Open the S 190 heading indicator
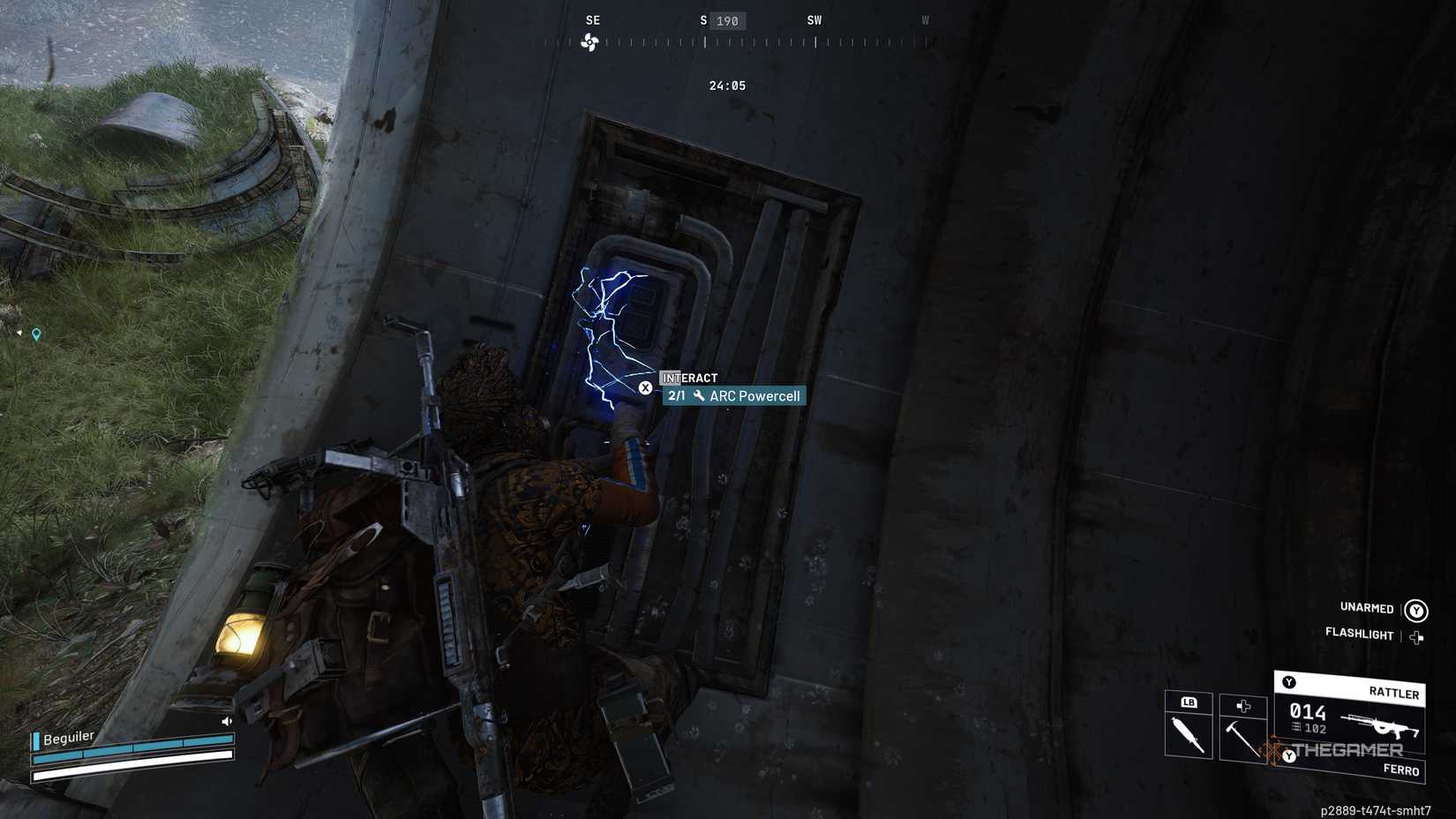 pyautogui.click(x=724, y=20)
